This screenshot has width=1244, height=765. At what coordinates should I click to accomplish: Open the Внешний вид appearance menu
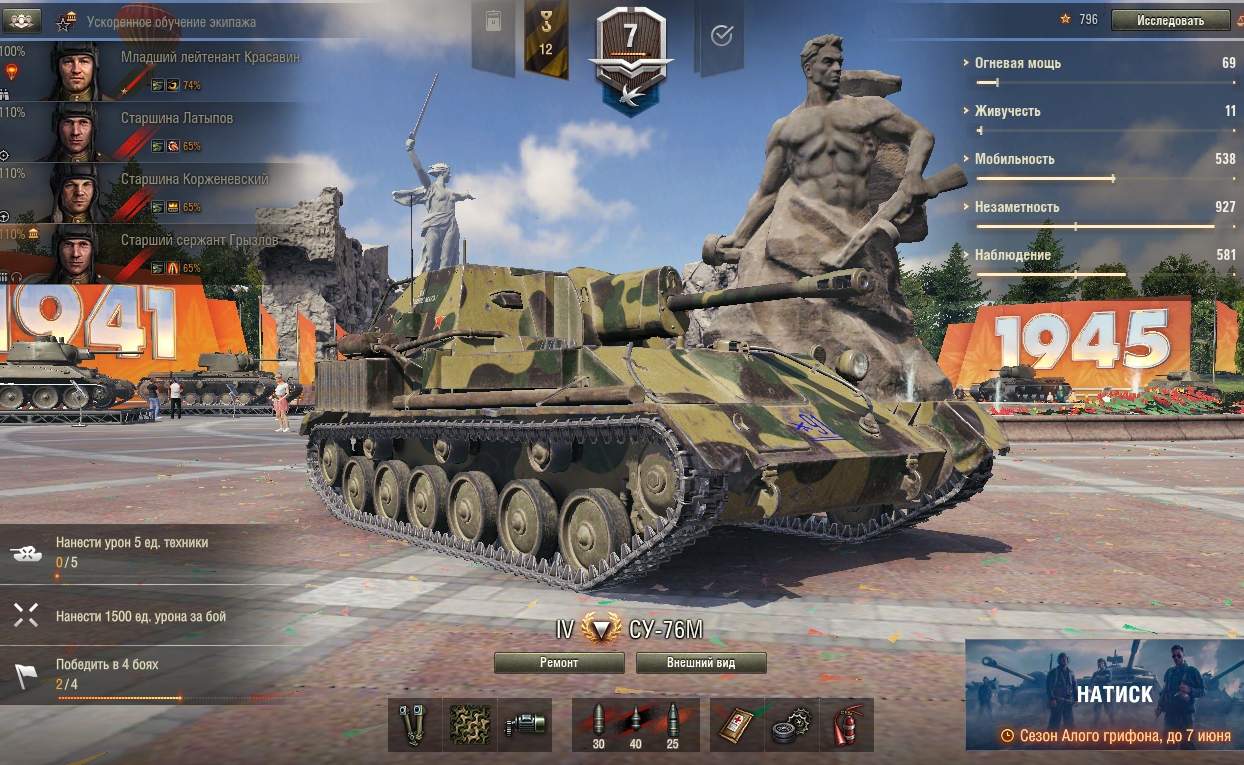[701, 663]
